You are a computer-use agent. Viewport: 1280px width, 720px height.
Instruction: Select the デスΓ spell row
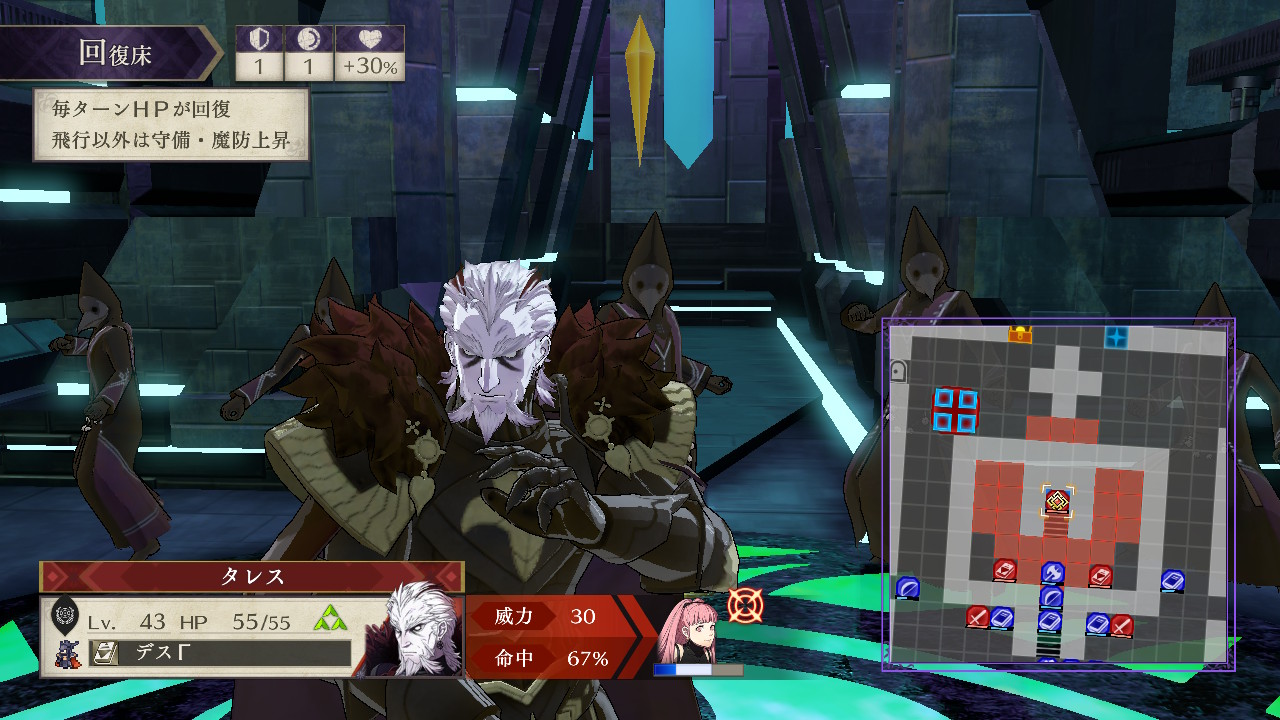tap(220, 653)
